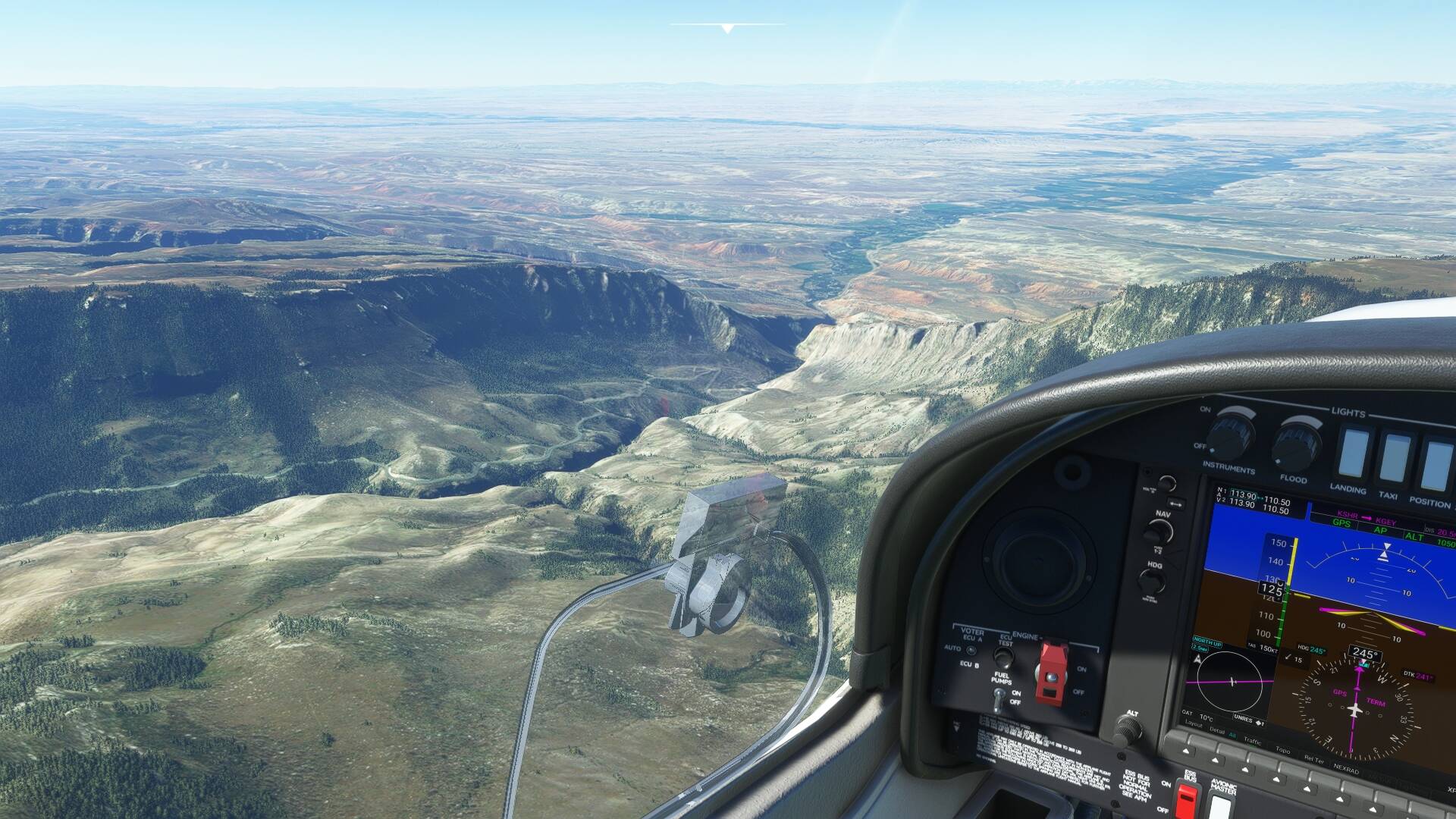Image resolution: width=1456 pixels, height=819 pixels.
Task: Flip the Position lights switch
Action: (x=1435, y=466)
